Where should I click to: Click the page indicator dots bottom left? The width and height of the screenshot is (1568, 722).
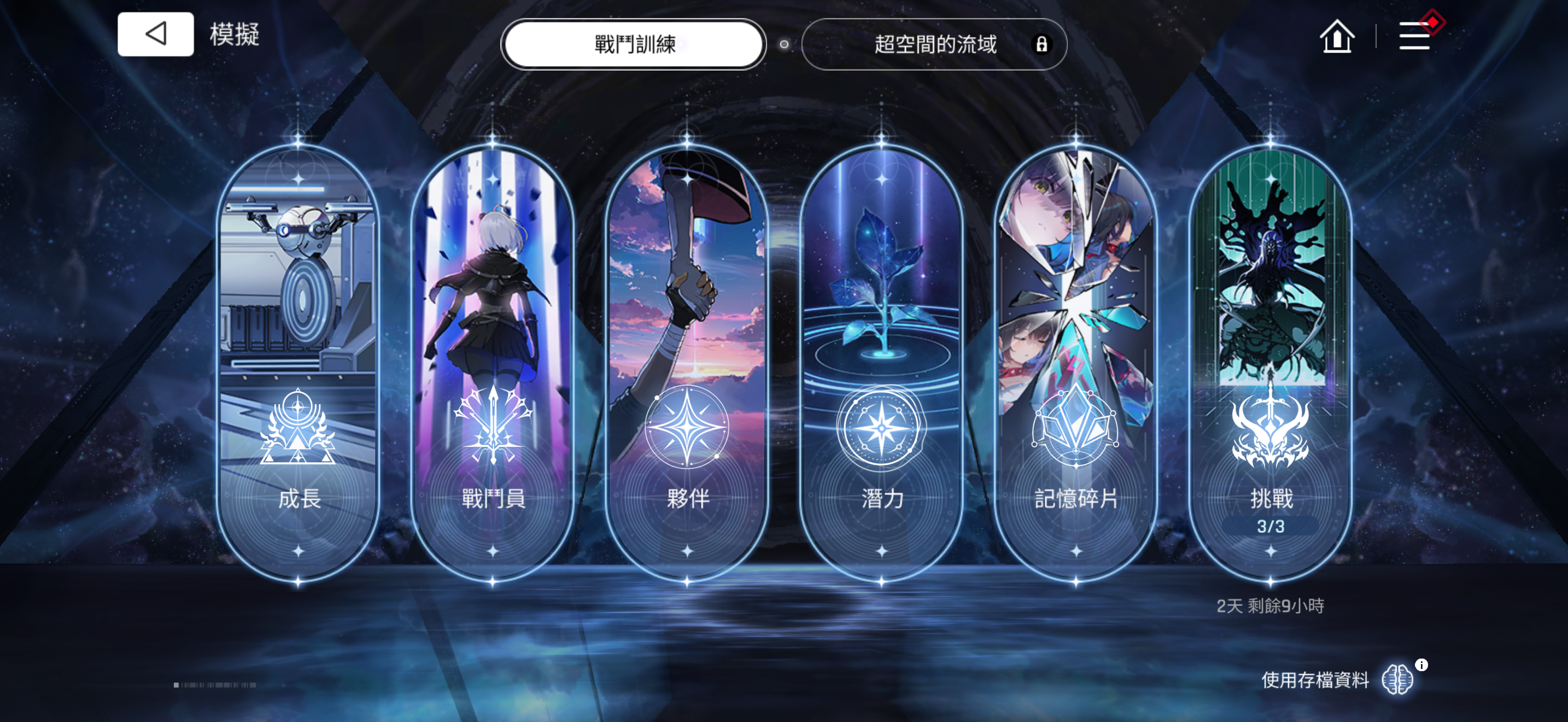(x=214, y=684)
